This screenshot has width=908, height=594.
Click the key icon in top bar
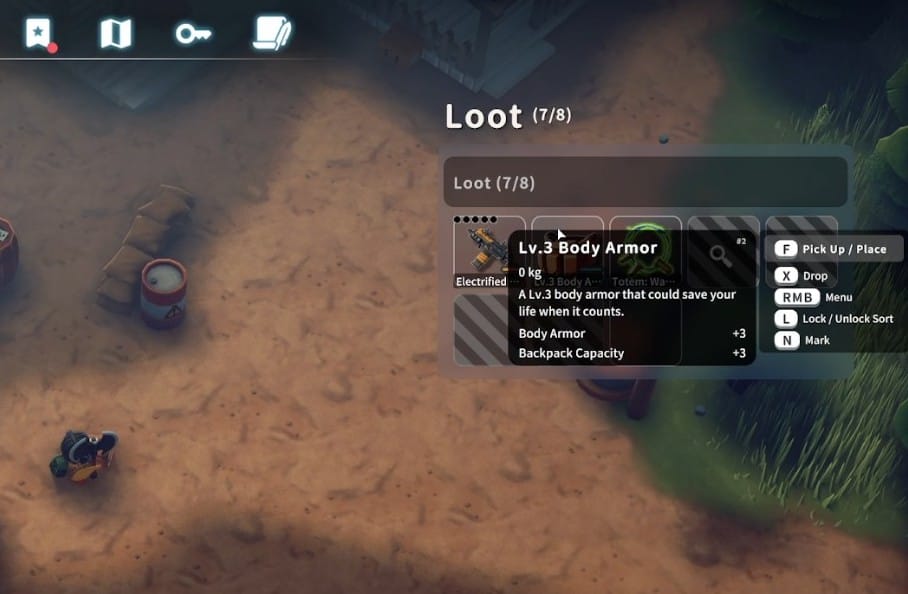(x=192, y=33)
